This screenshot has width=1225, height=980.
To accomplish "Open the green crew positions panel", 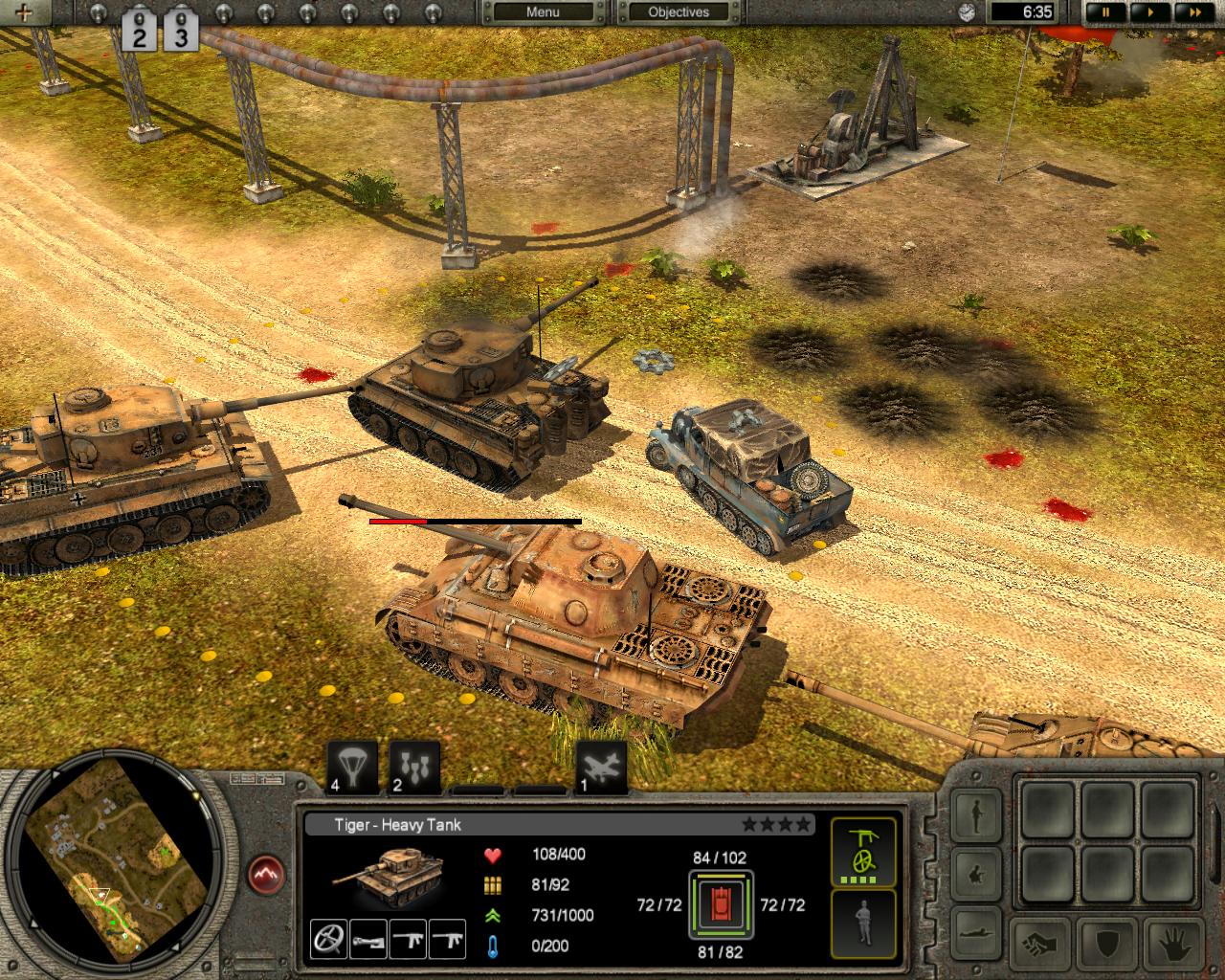I will 864,851.
